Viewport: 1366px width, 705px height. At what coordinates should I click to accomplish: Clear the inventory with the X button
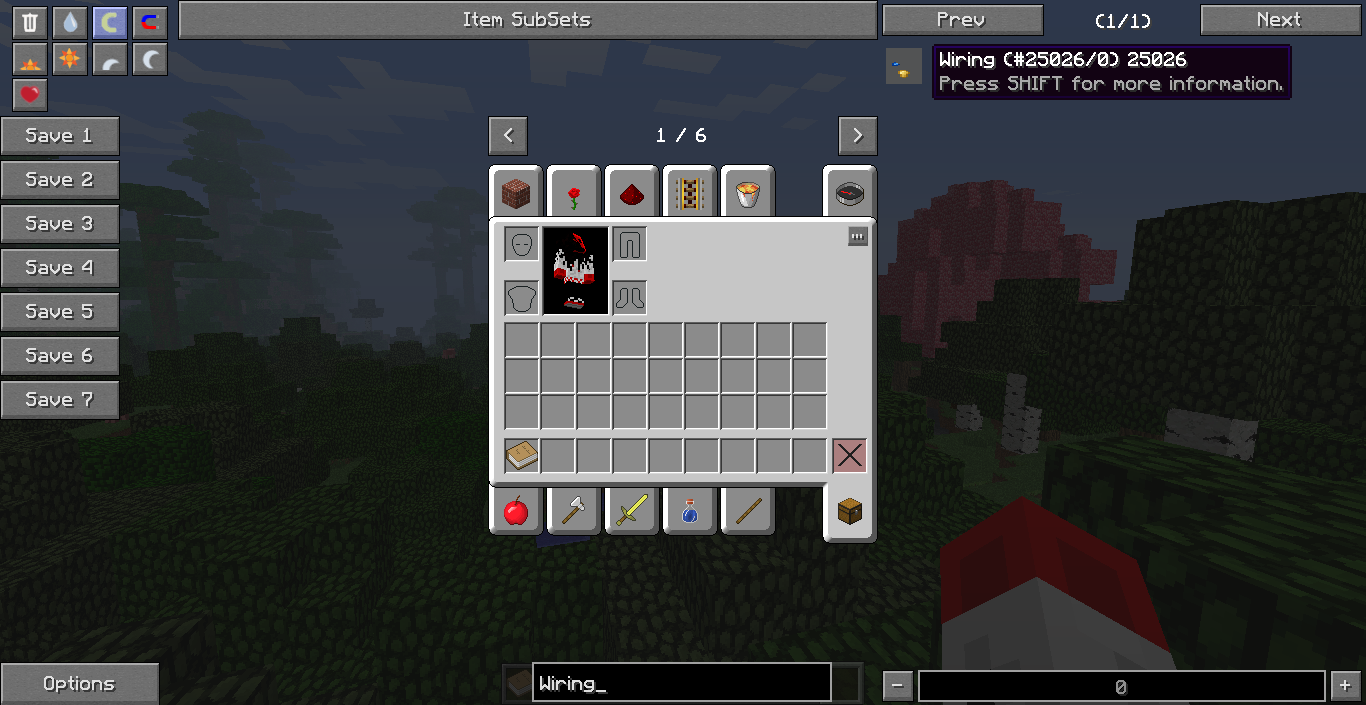pyautogui.click(x=849, y=456)
